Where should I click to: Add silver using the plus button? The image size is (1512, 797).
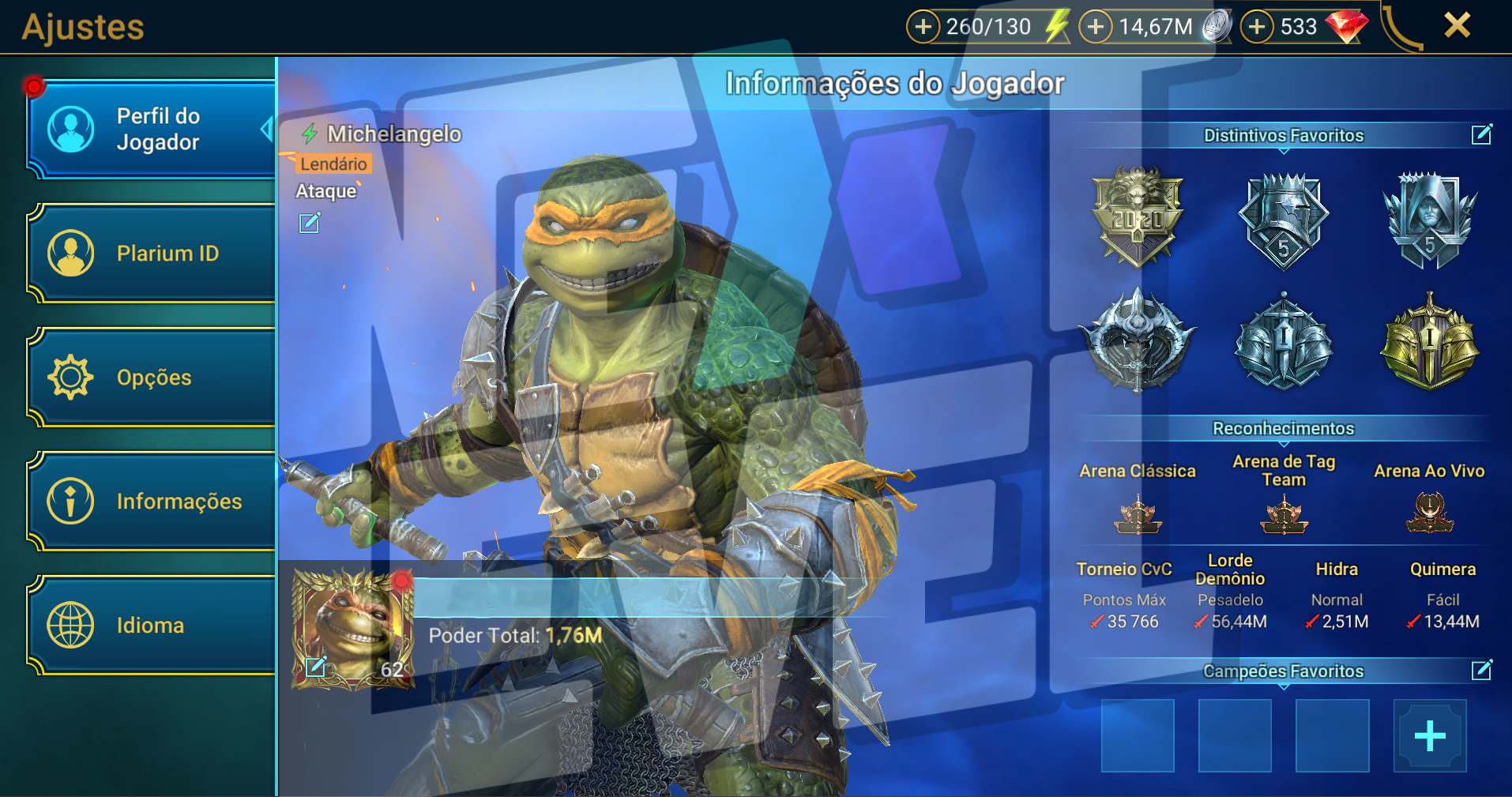click(1095, 27)
